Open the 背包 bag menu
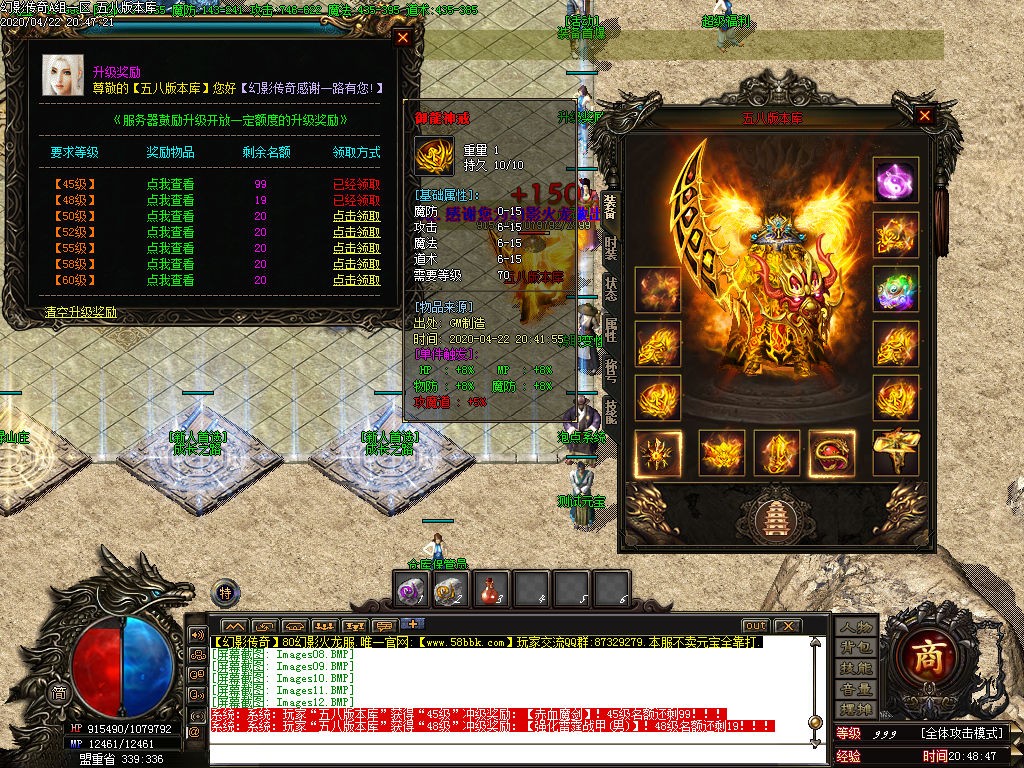 [x=856, y=647]
